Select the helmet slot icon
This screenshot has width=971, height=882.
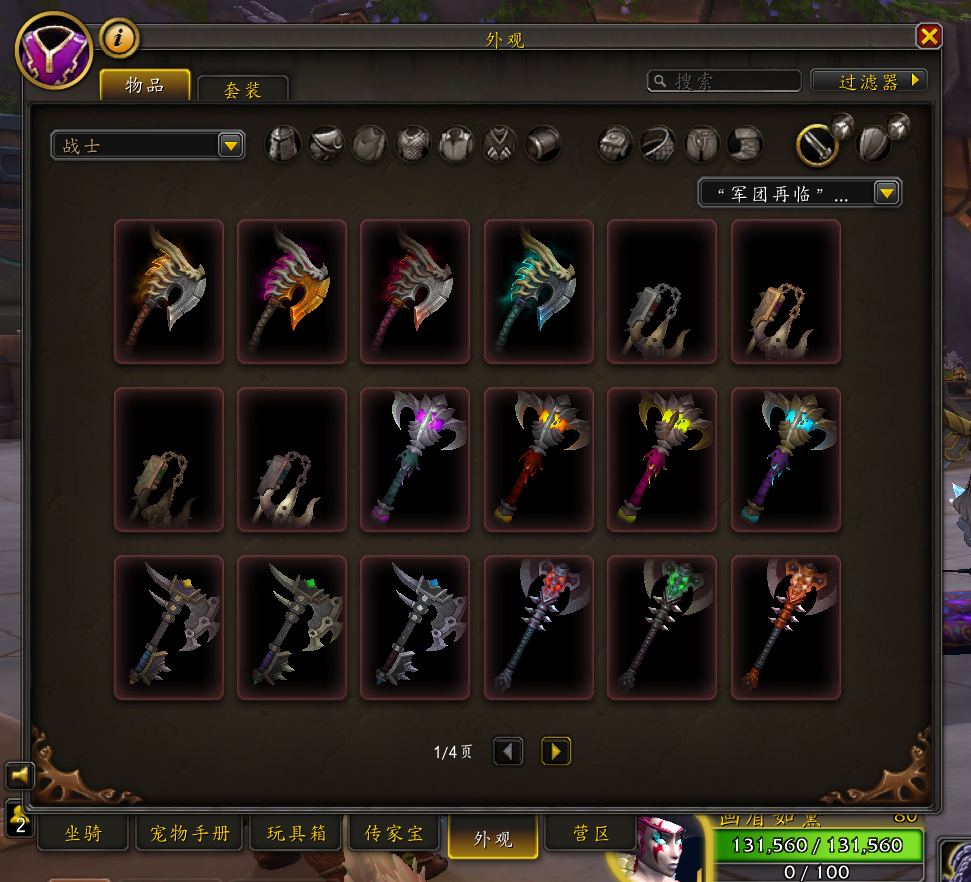pyautogui.click(x=283, y=144)
